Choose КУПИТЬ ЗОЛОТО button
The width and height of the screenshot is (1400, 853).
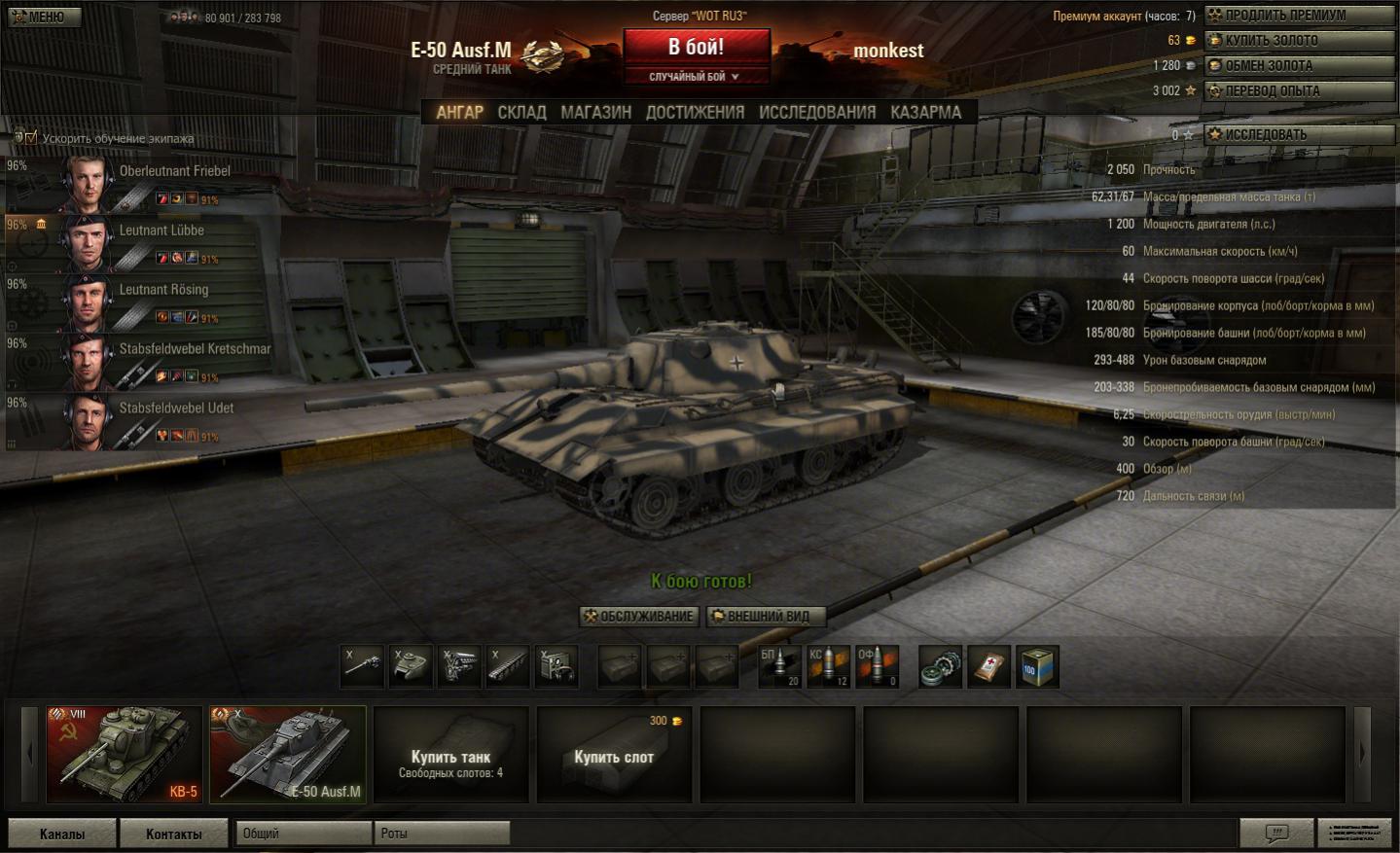point(1298,41)
